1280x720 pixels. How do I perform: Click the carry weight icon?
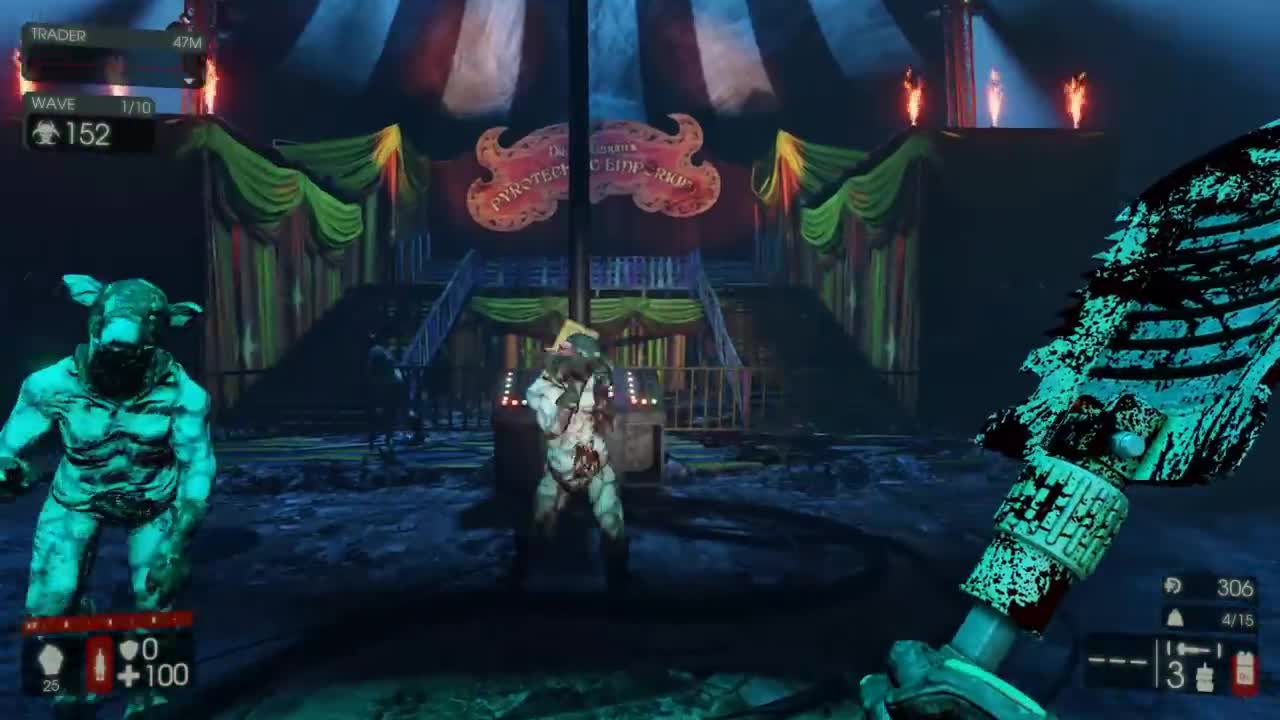coord(1175,619)
